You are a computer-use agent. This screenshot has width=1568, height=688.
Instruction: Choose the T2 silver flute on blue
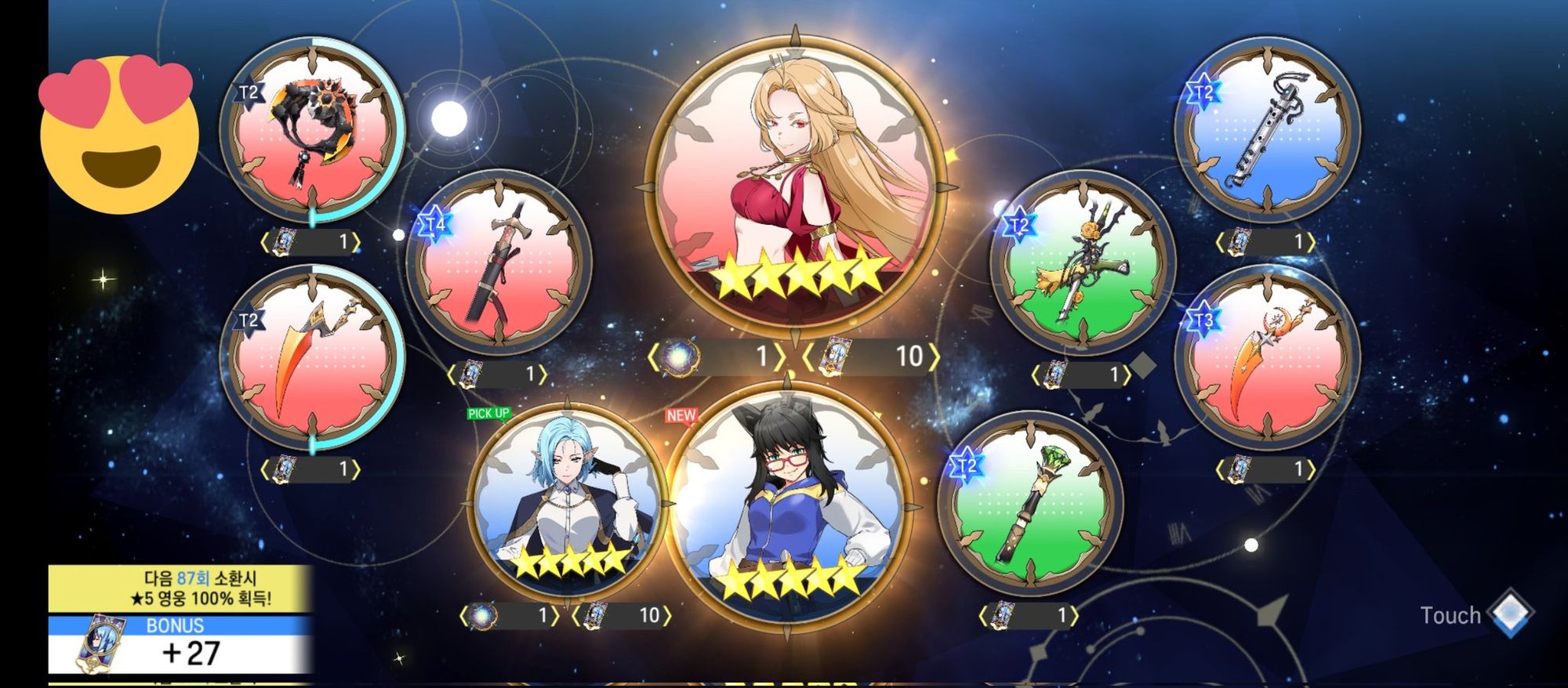click(x=1267, y=129)
